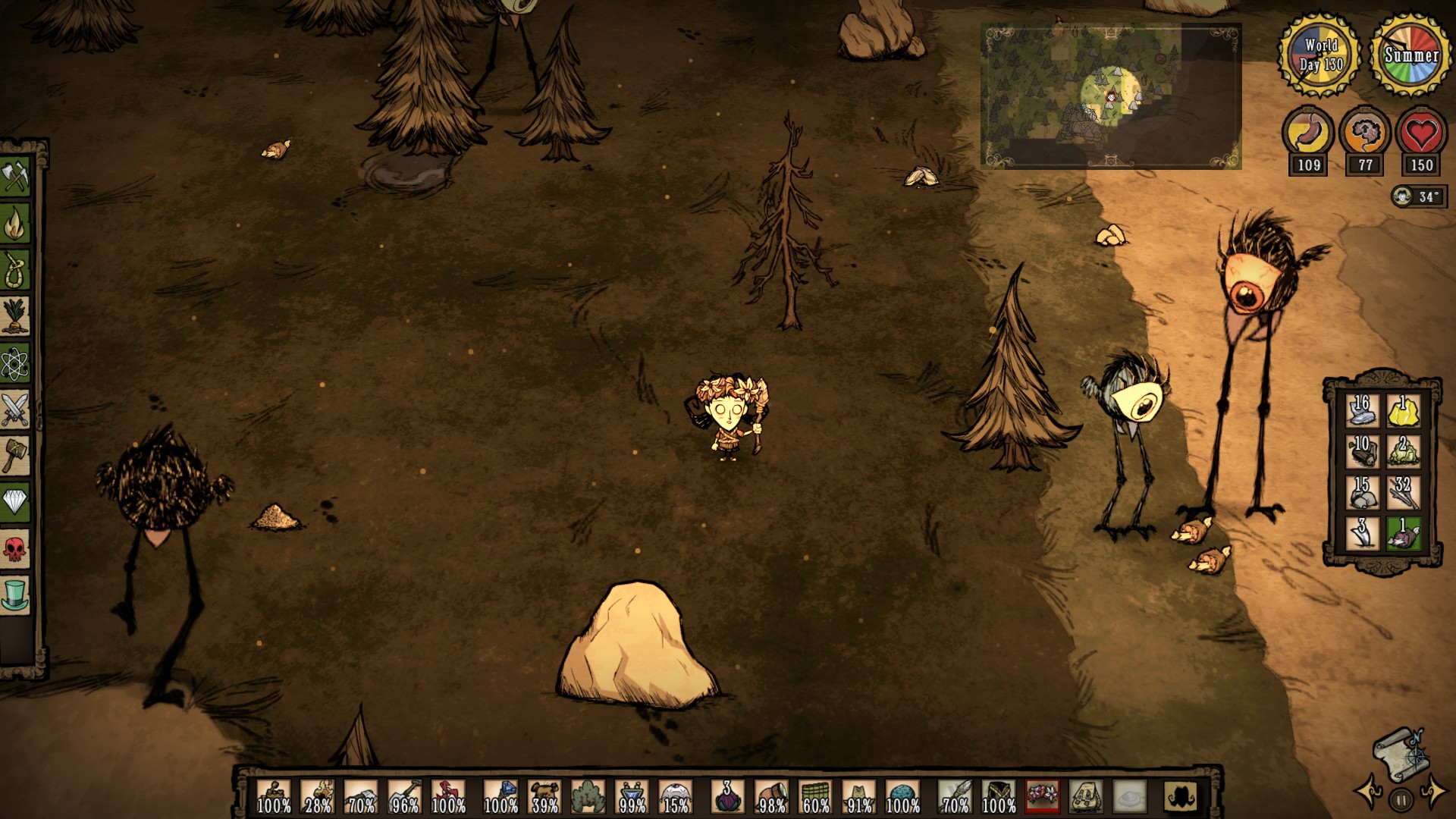The width and height of the screenshot is (1456, 819).
Task: Select the gold nugget backpack slot
Action: pos(1403,412)
